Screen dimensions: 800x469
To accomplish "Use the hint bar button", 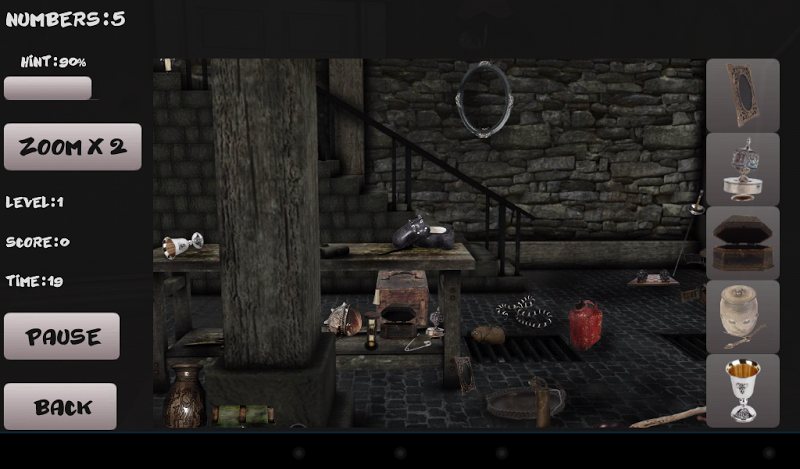I will [x=48, y=89].
